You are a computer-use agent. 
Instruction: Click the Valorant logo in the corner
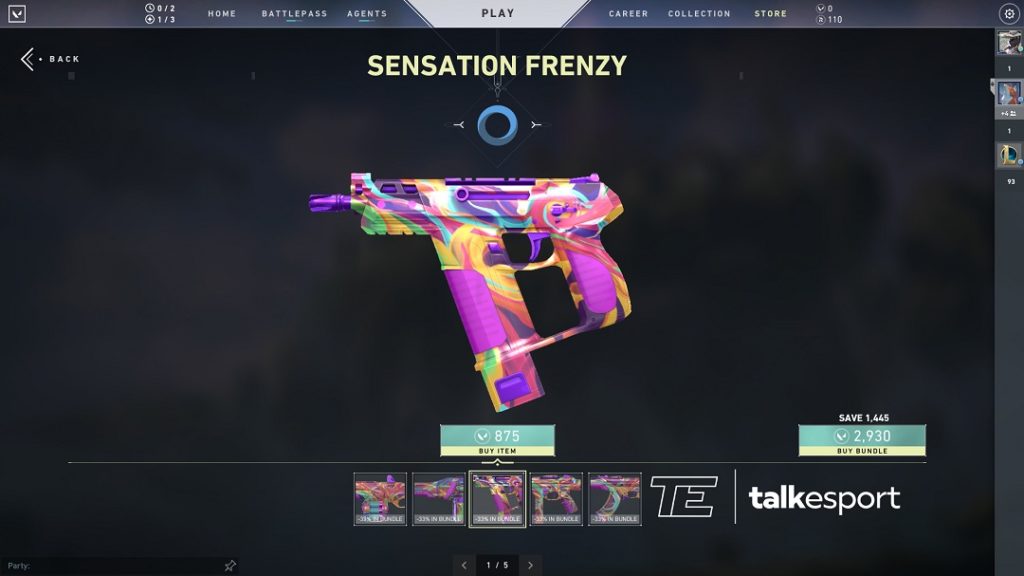pyautogui.click(x=17, y=14)
